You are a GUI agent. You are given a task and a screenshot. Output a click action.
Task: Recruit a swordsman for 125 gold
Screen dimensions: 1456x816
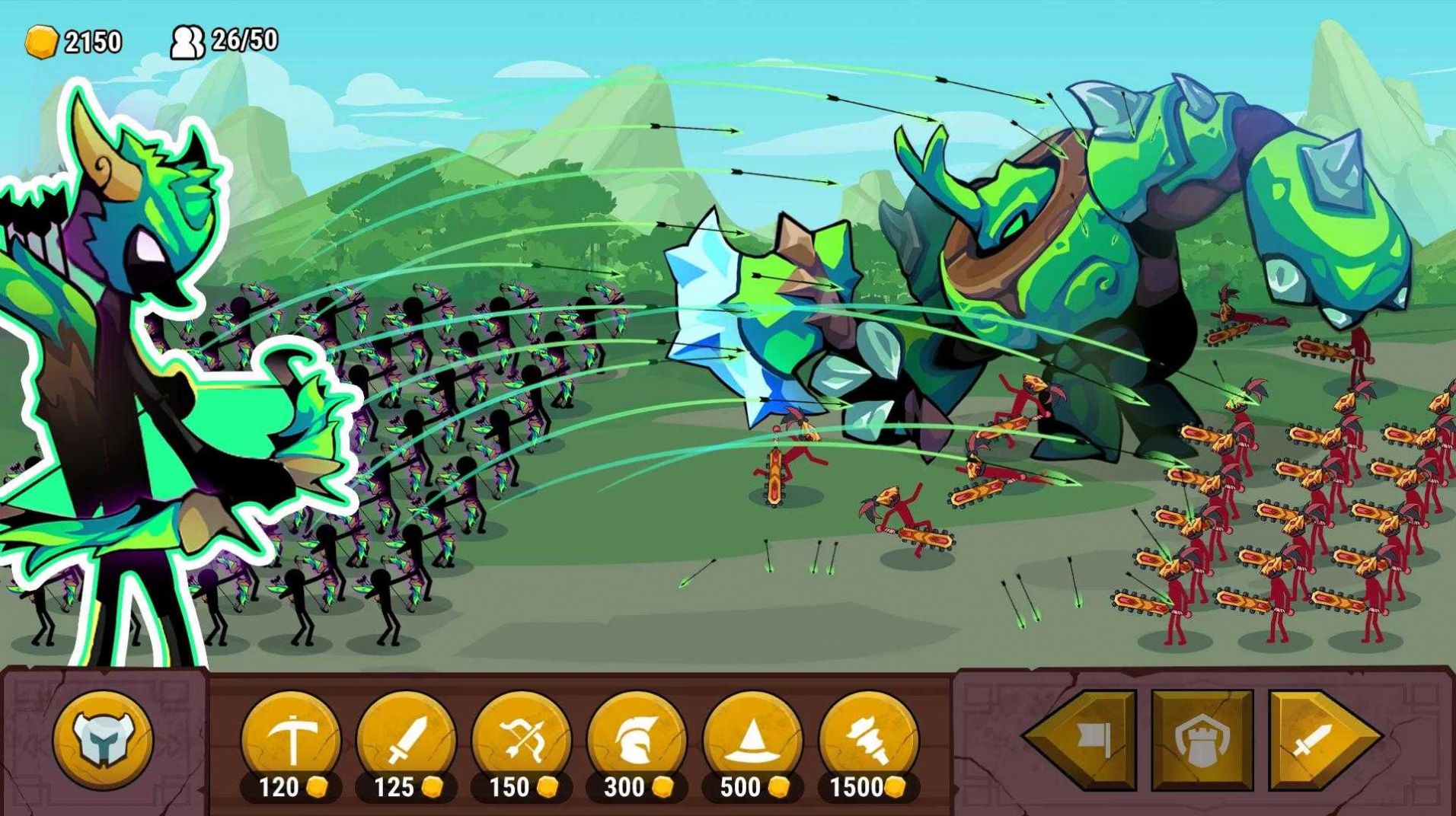point(407,740)
